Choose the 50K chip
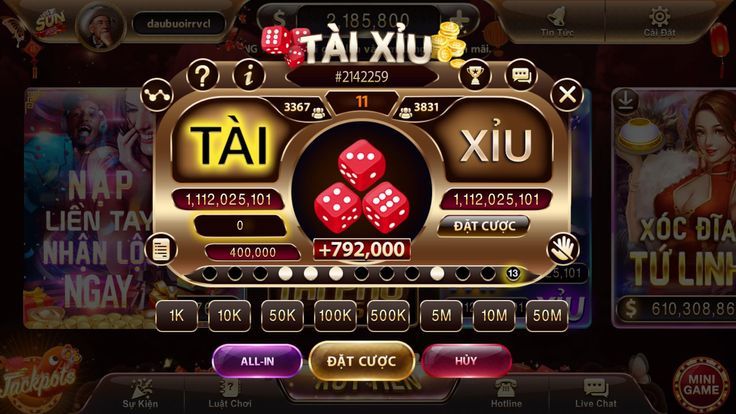Image resolution: width=736 pixels, height=414 pixels. (x=282, y=315)
